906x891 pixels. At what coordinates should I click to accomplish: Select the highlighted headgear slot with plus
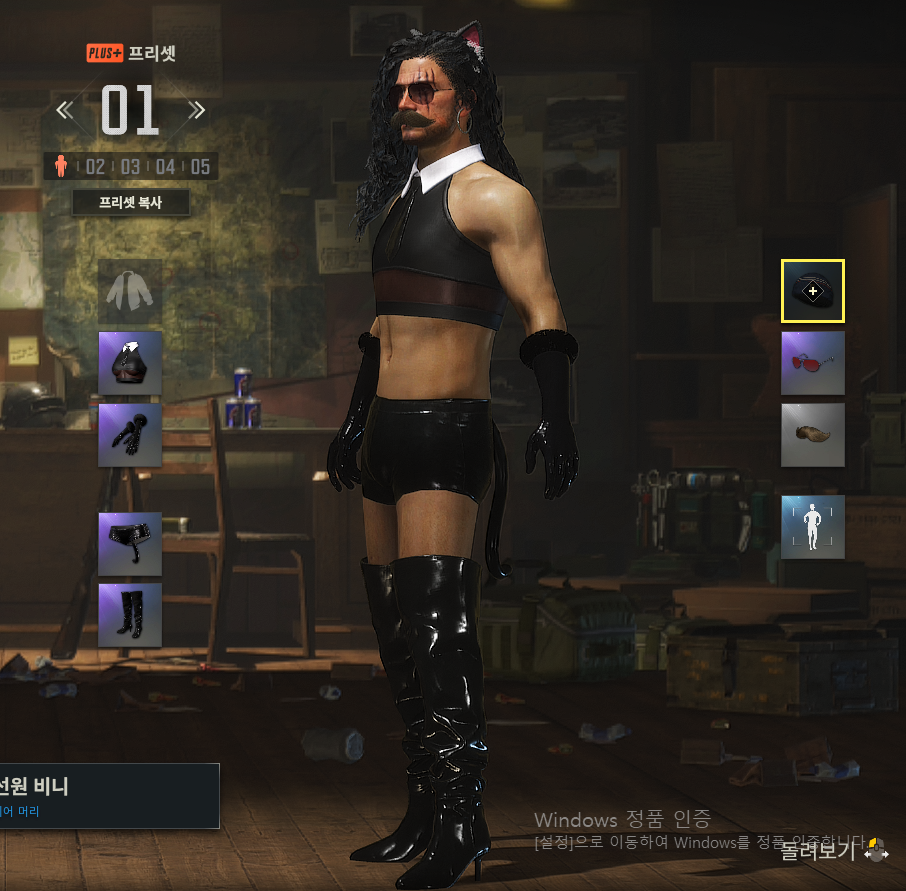pyautogui.click(x=812, y=291)
